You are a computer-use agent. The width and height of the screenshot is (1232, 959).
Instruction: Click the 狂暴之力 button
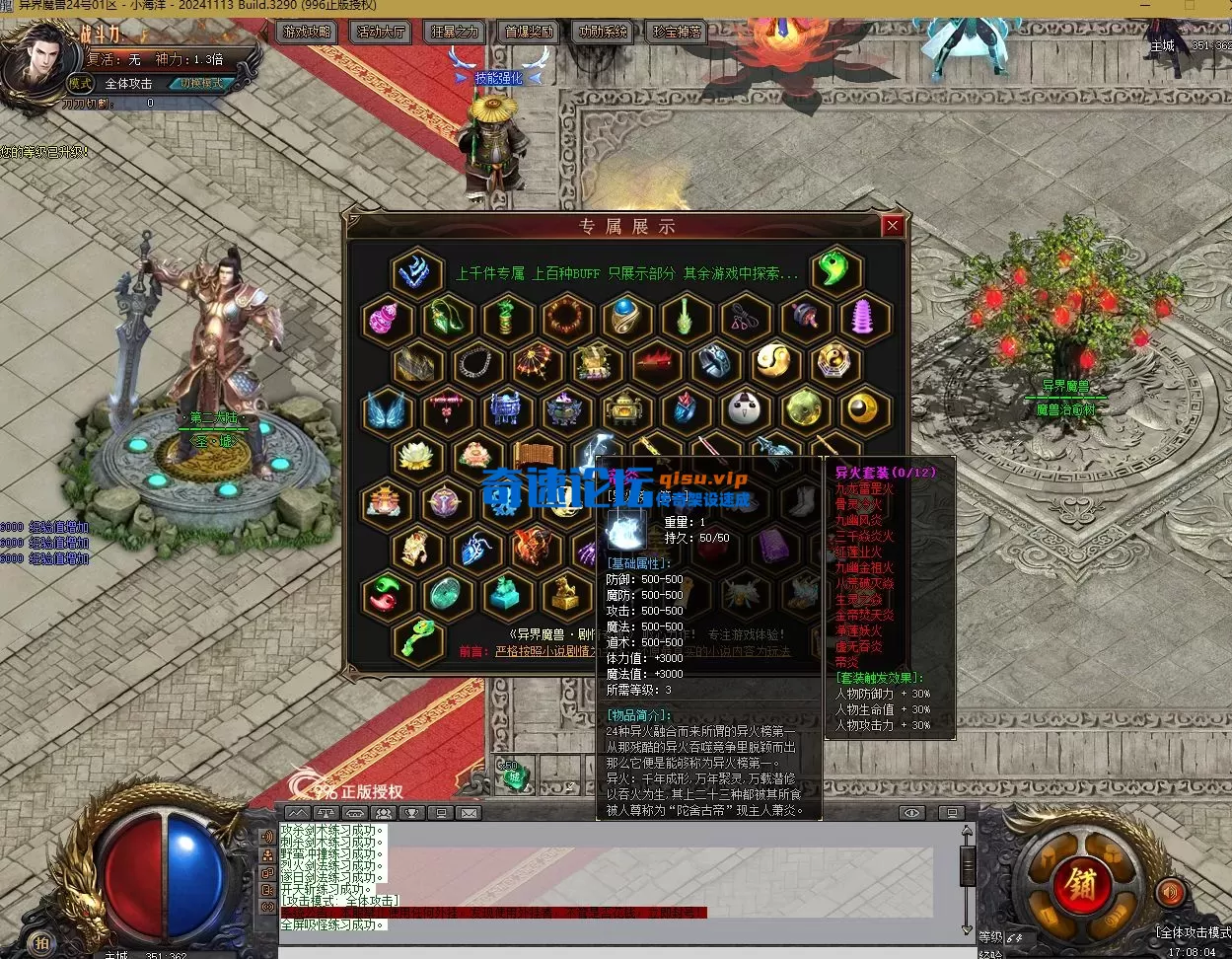454,32
